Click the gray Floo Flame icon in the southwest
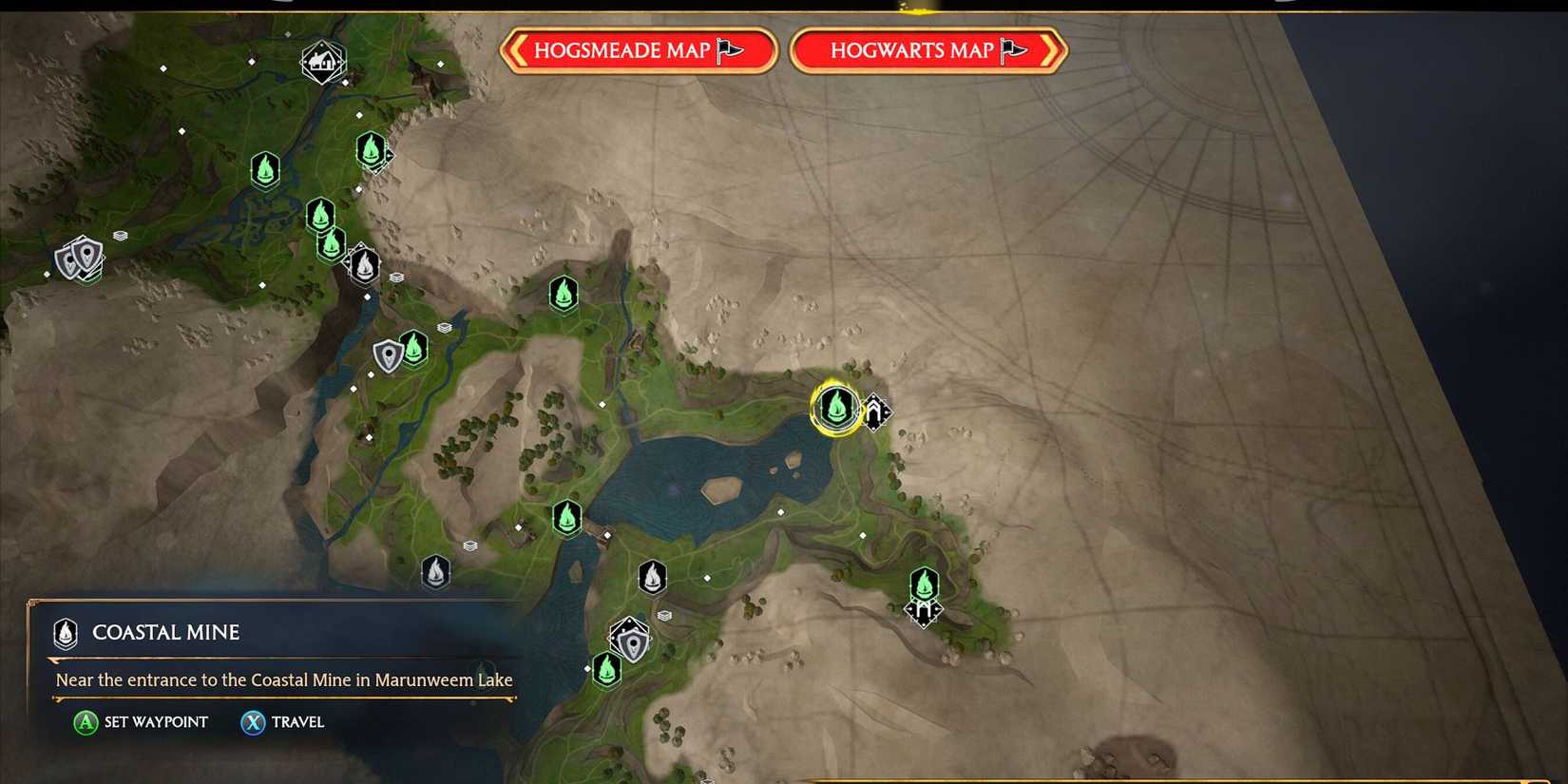The image size is (1568, 784). point(436,571)
